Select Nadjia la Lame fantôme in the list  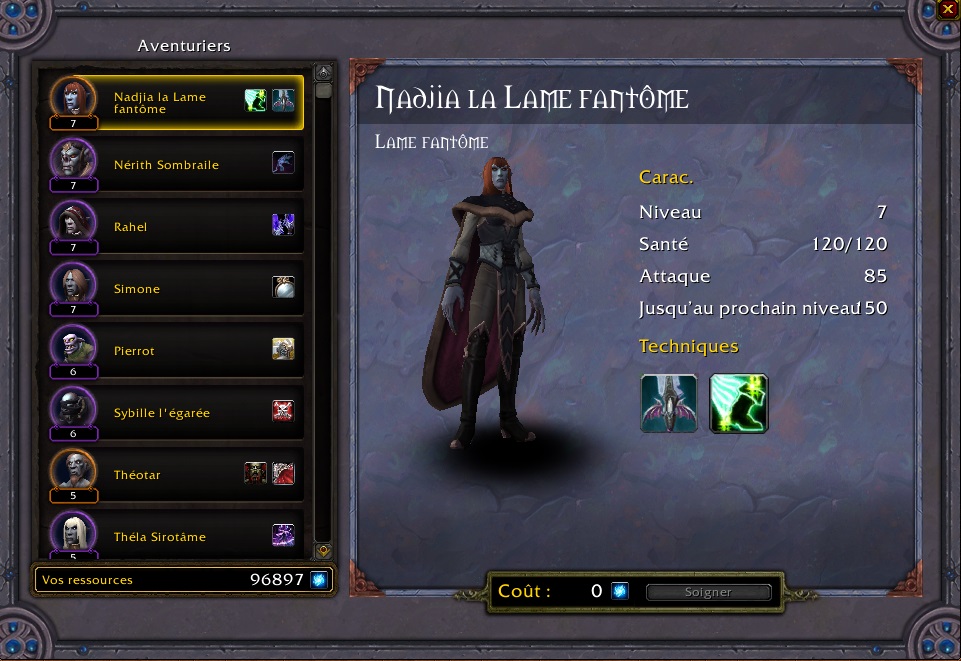(x=160, y=103)
